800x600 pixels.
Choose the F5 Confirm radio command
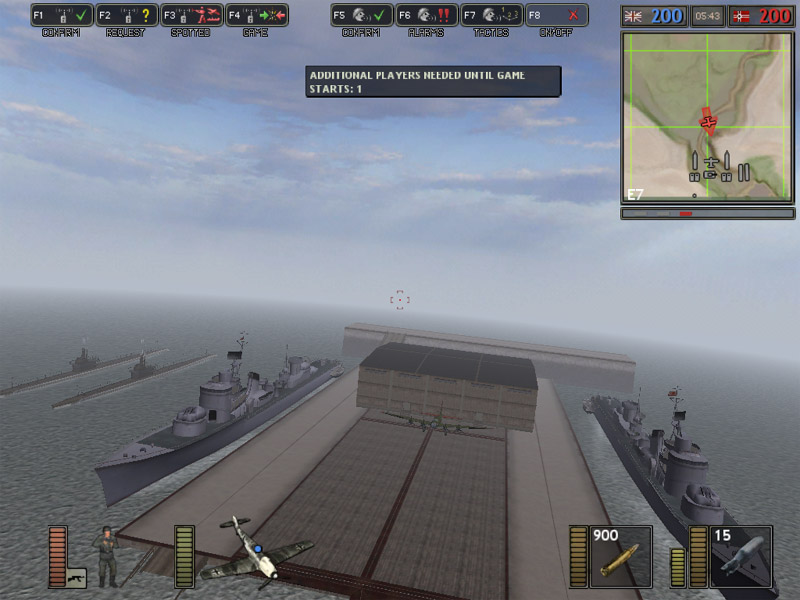pyautogui.click(x=361, y=16)
